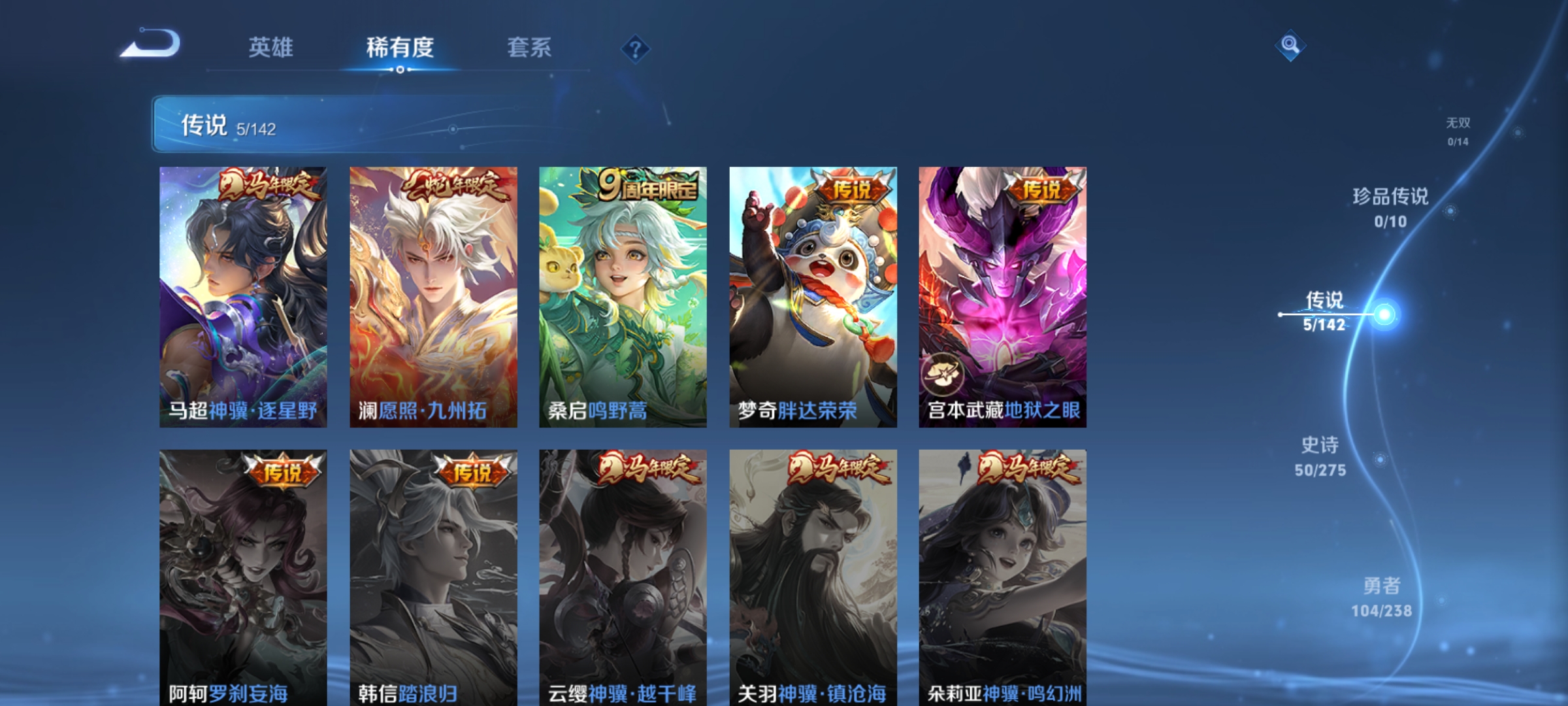
Task: Select the 稀有度 tab
Action: tap(400, 48)
